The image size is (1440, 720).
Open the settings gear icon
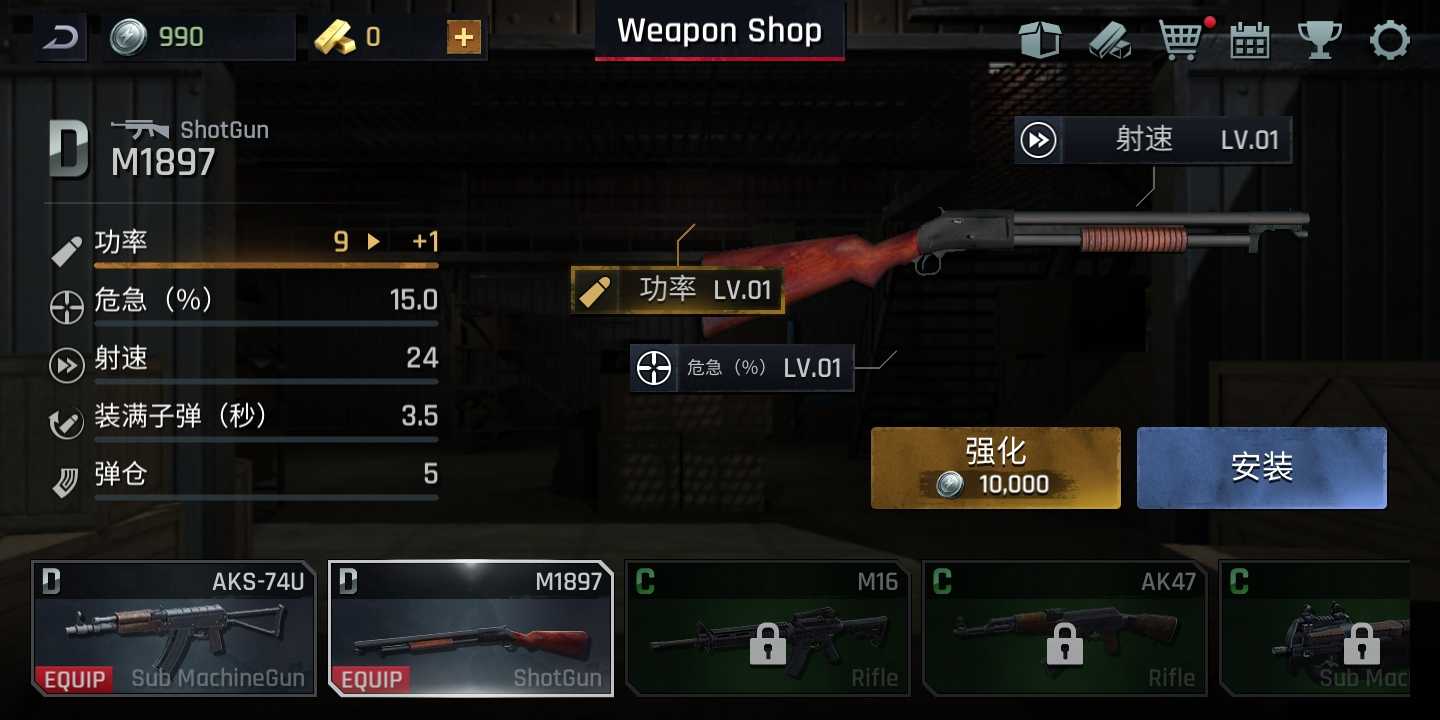click(x=1389, y=40)
